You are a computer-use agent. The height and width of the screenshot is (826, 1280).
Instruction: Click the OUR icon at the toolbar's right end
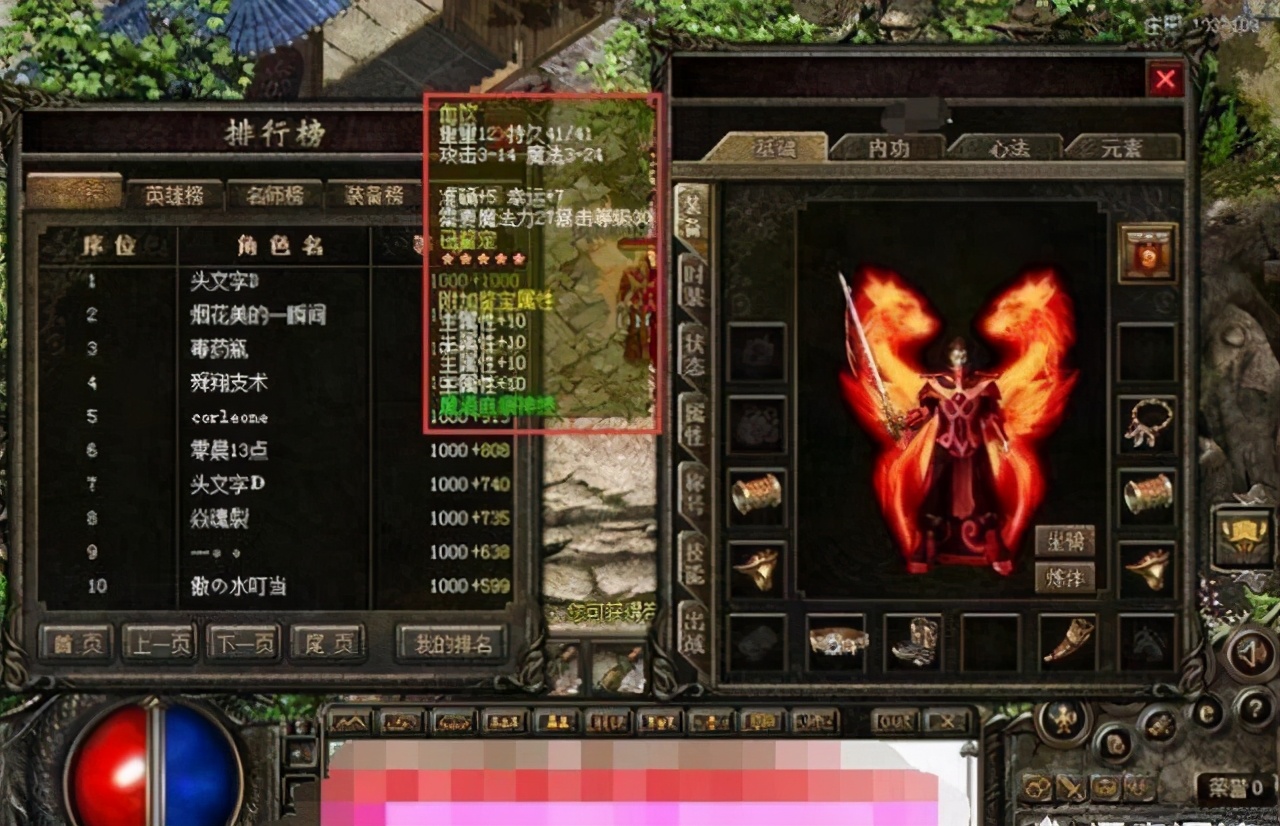tap(892, 720)
